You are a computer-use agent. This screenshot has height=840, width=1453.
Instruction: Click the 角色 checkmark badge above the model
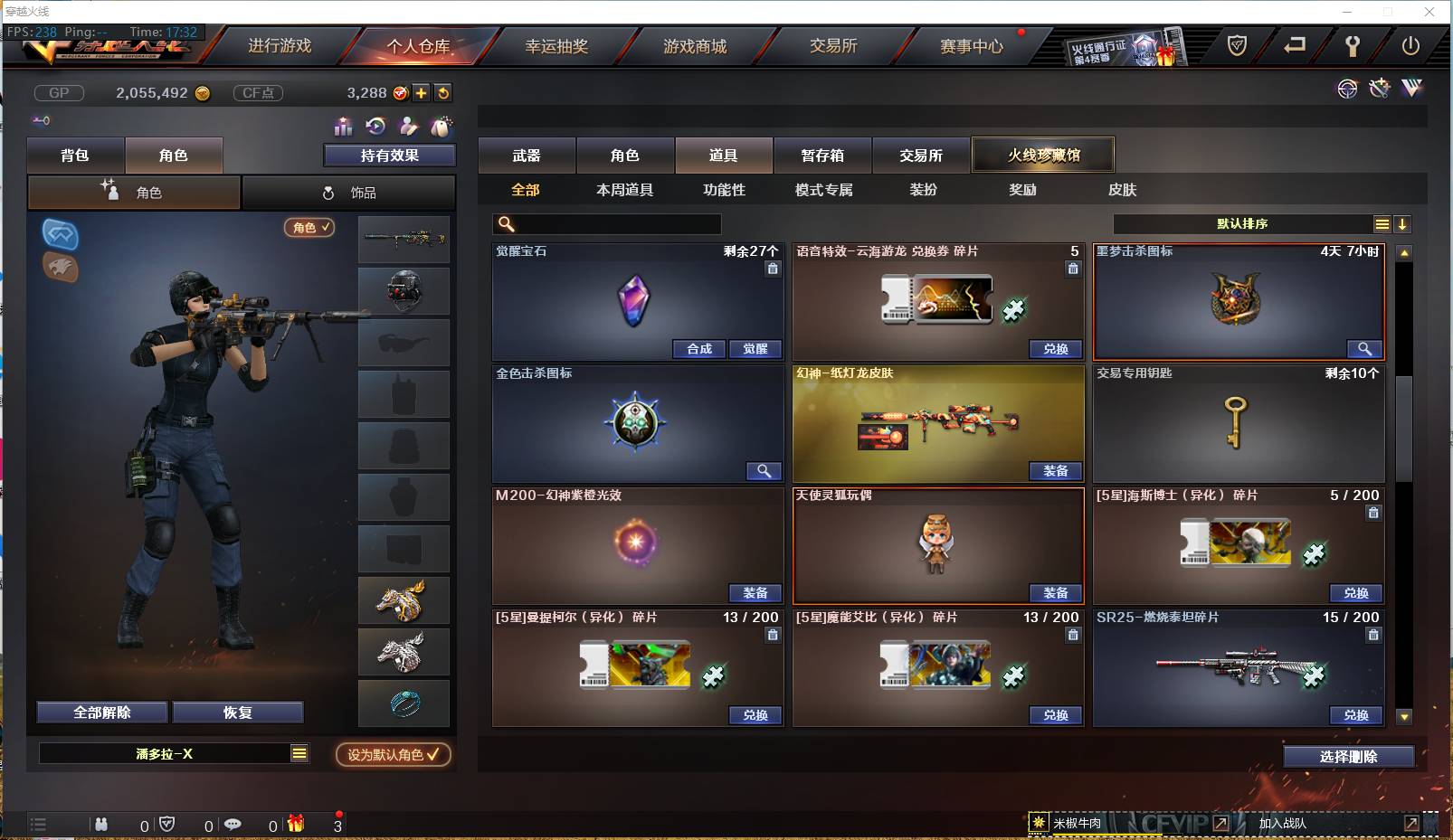point(309,228)
